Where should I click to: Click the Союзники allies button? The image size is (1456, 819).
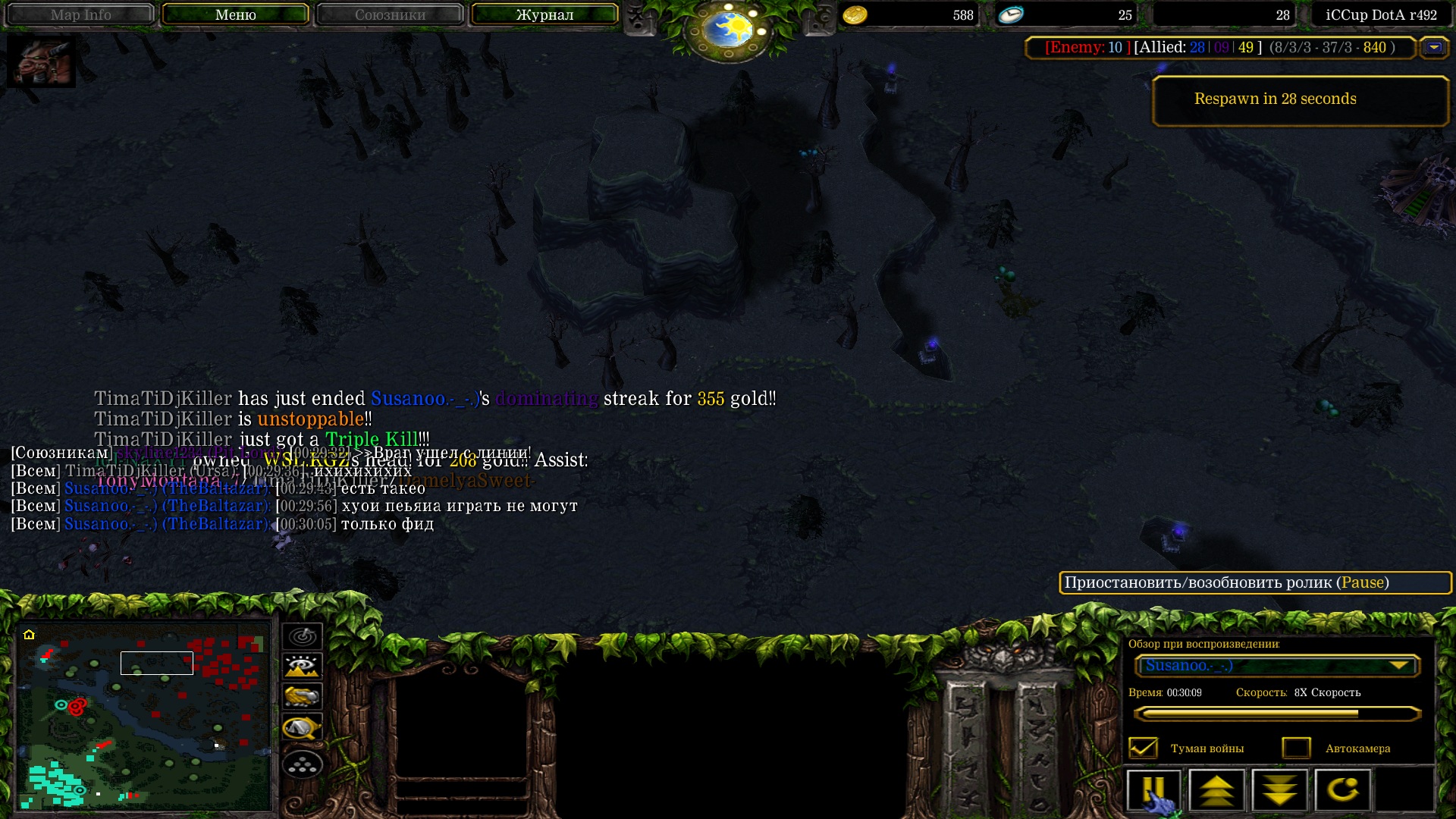tap(390, 14)
